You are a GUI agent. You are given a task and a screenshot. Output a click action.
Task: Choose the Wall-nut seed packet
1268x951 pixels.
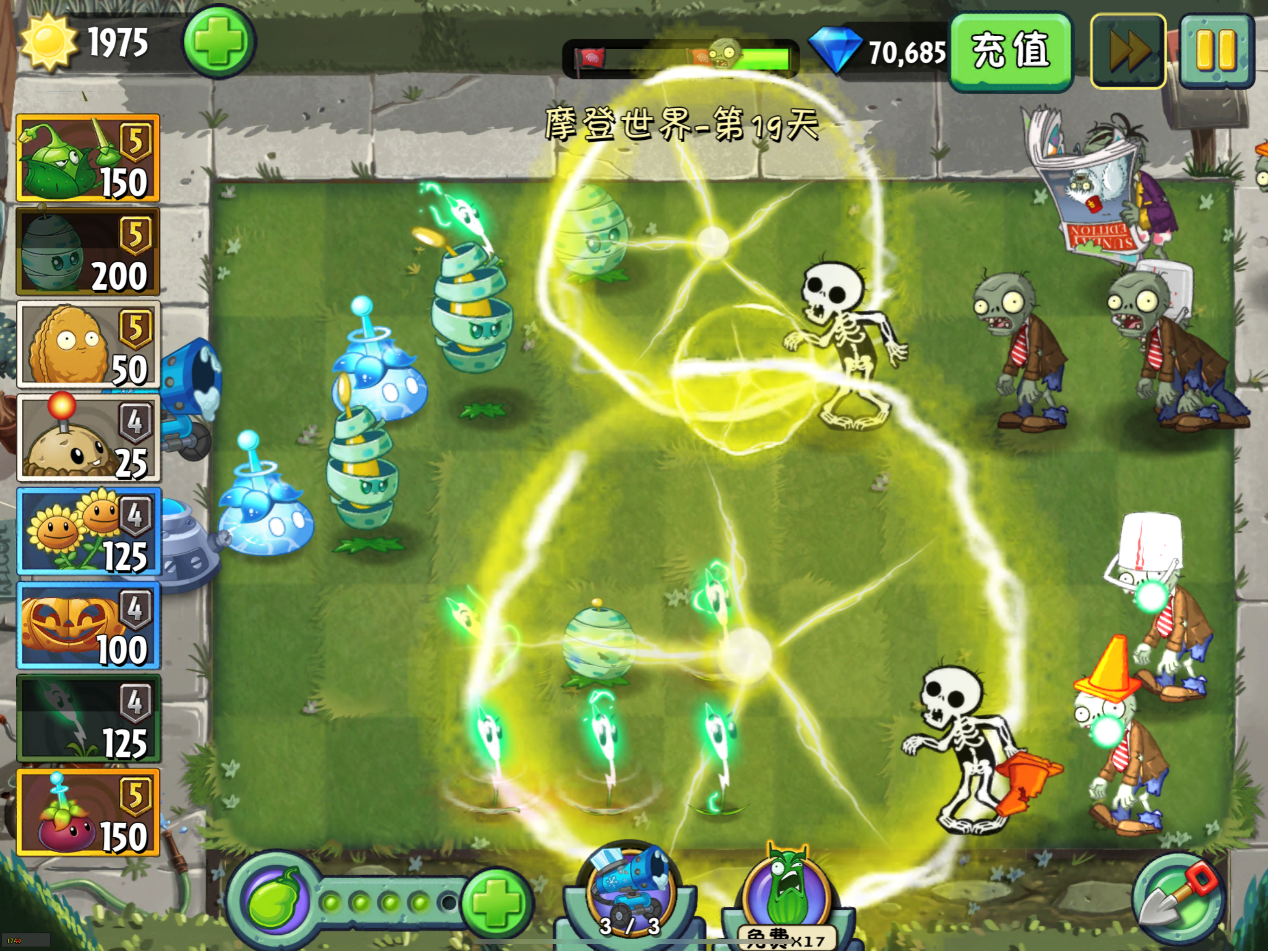coord(88,344)
